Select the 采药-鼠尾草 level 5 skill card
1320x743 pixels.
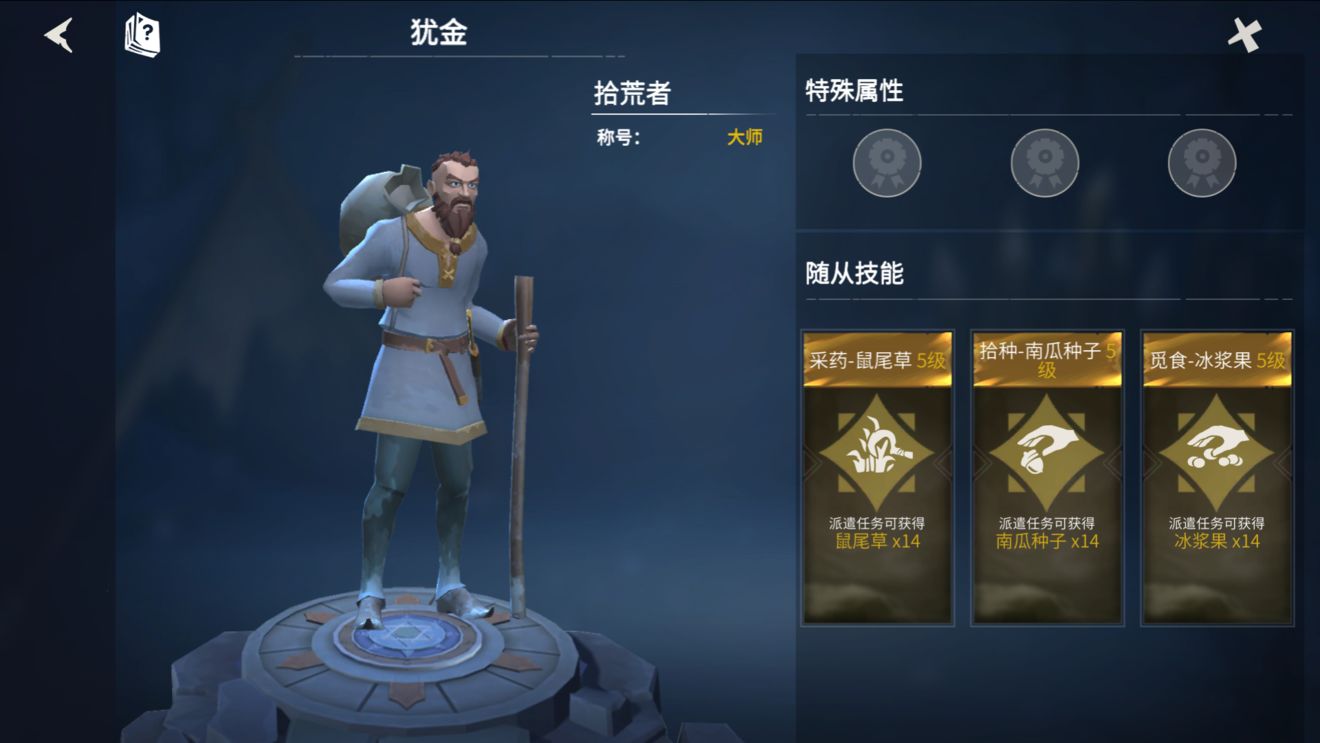tap(879, 480)
